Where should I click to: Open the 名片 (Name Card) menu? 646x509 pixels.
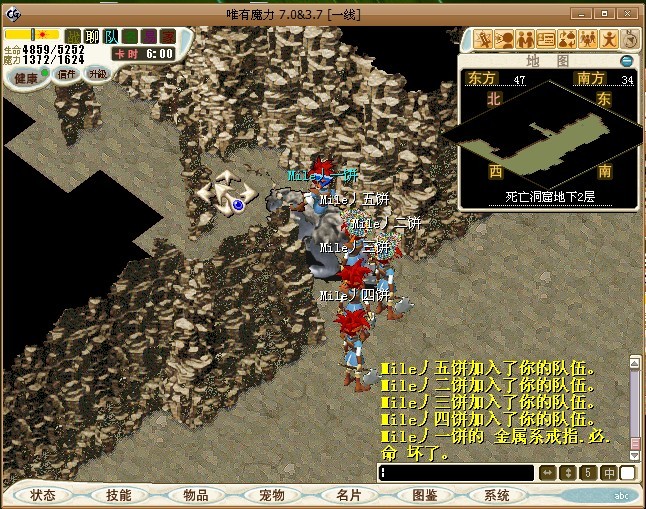click(x=348, y=495)
